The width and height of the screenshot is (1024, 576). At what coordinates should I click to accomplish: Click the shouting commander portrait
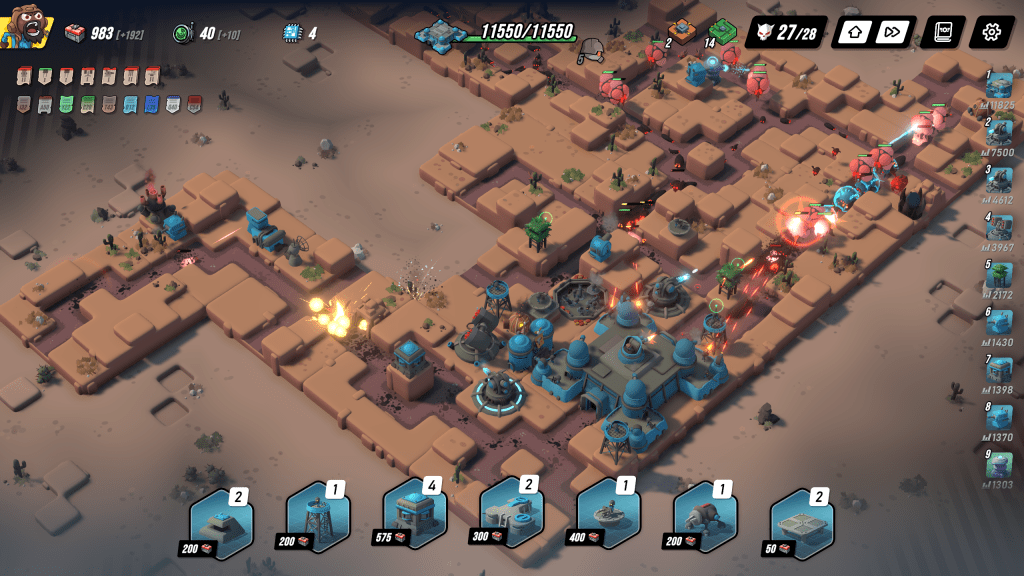[26, 30]
